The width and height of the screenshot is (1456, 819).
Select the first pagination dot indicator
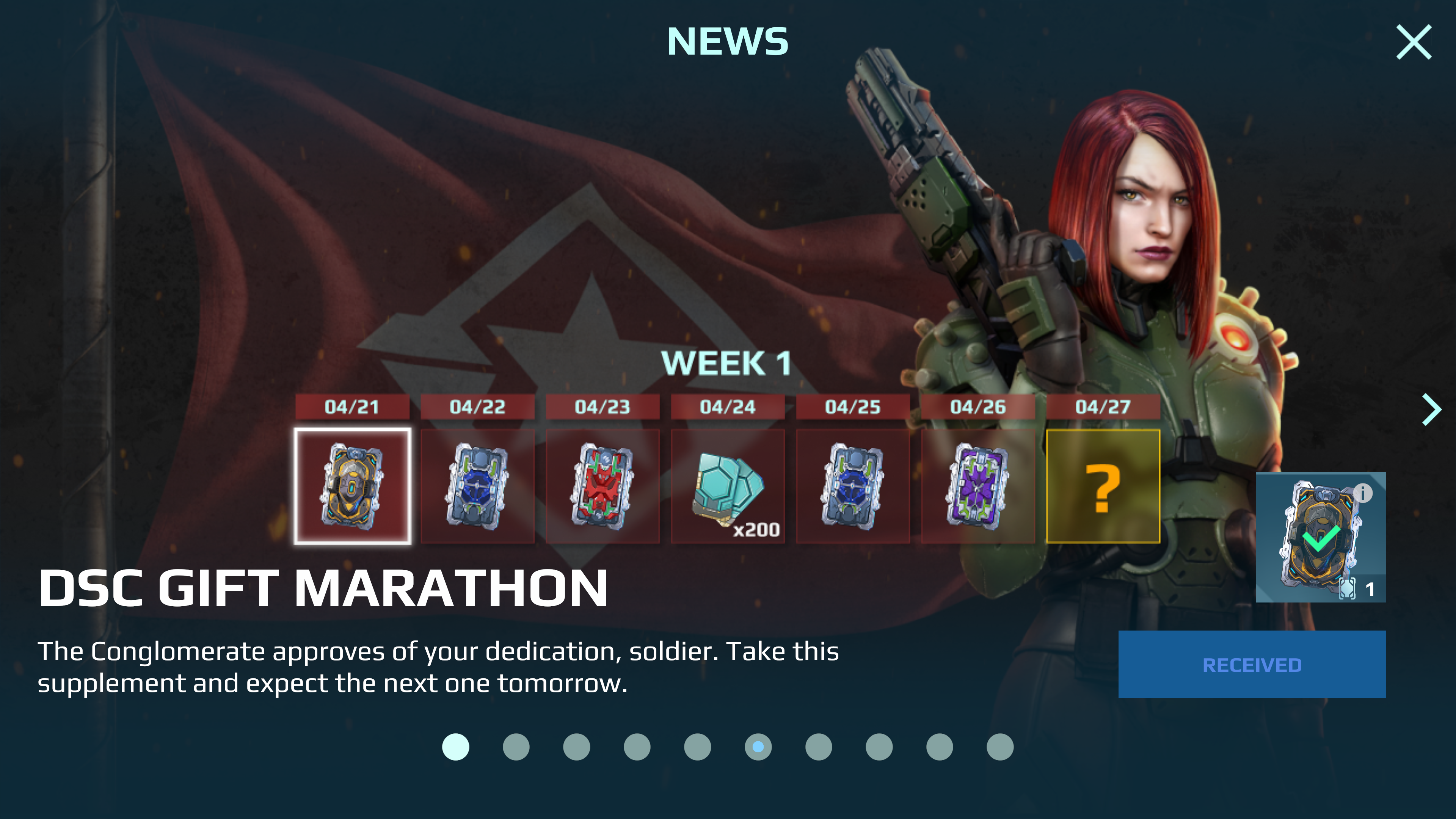coord(455,746)
